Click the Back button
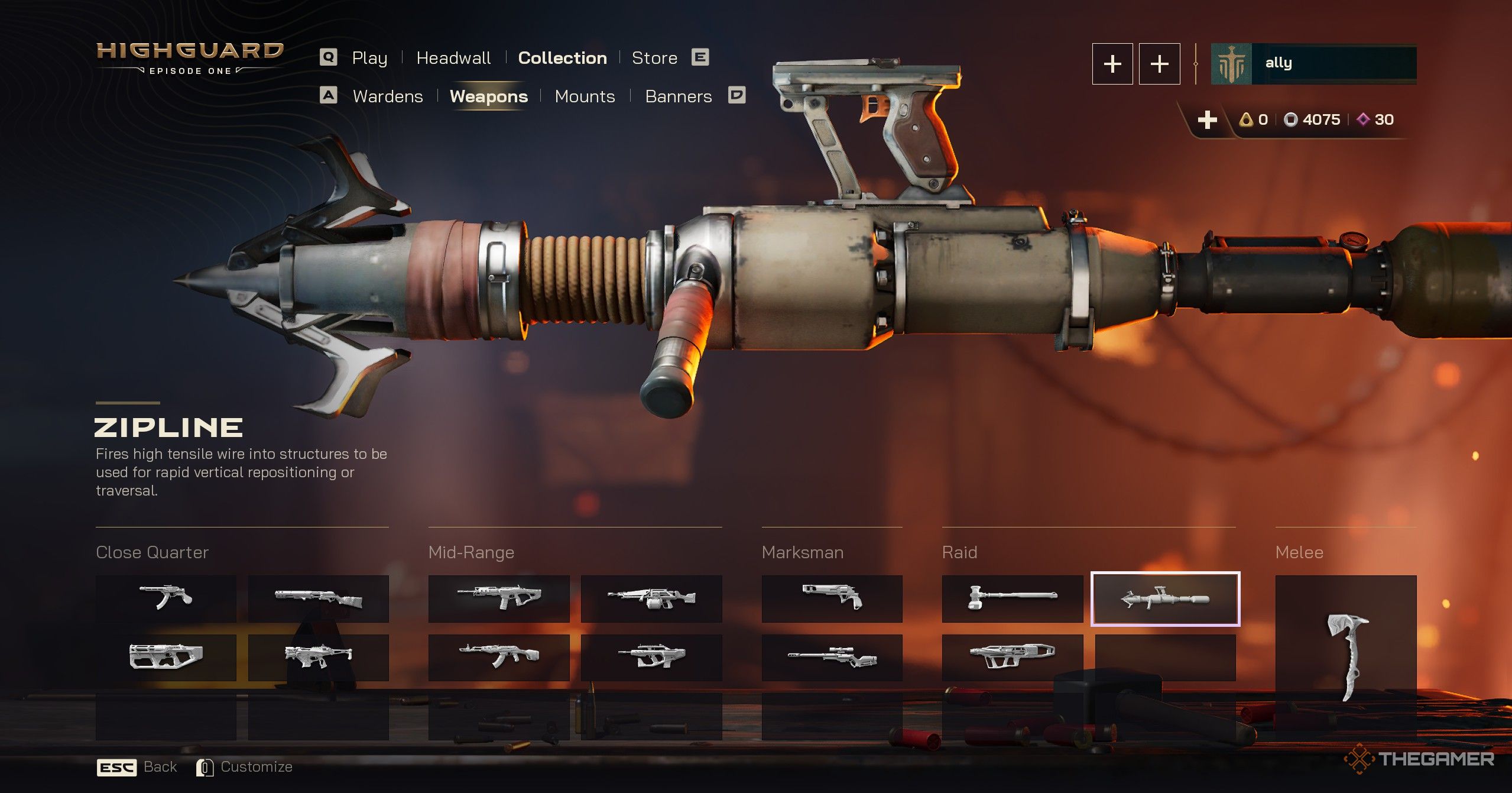 137,767
